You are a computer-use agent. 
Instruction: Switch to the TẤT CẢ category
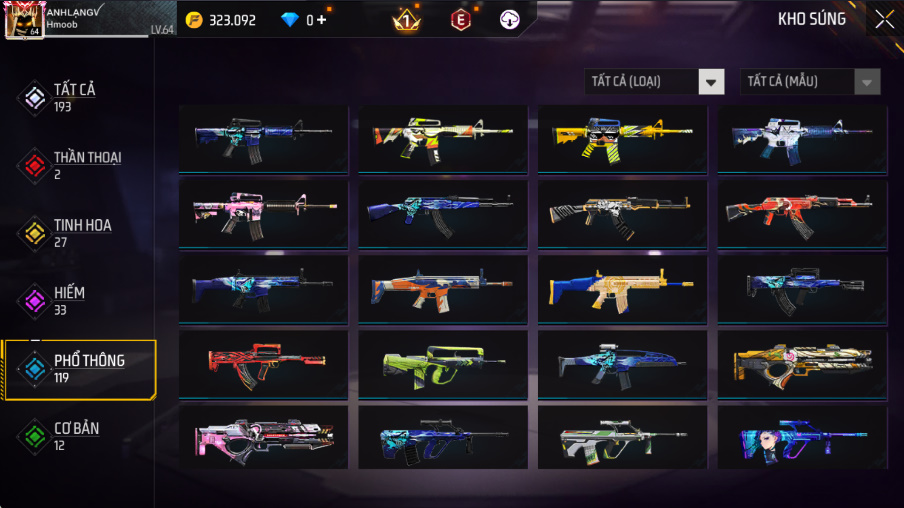tap(76, 97)
